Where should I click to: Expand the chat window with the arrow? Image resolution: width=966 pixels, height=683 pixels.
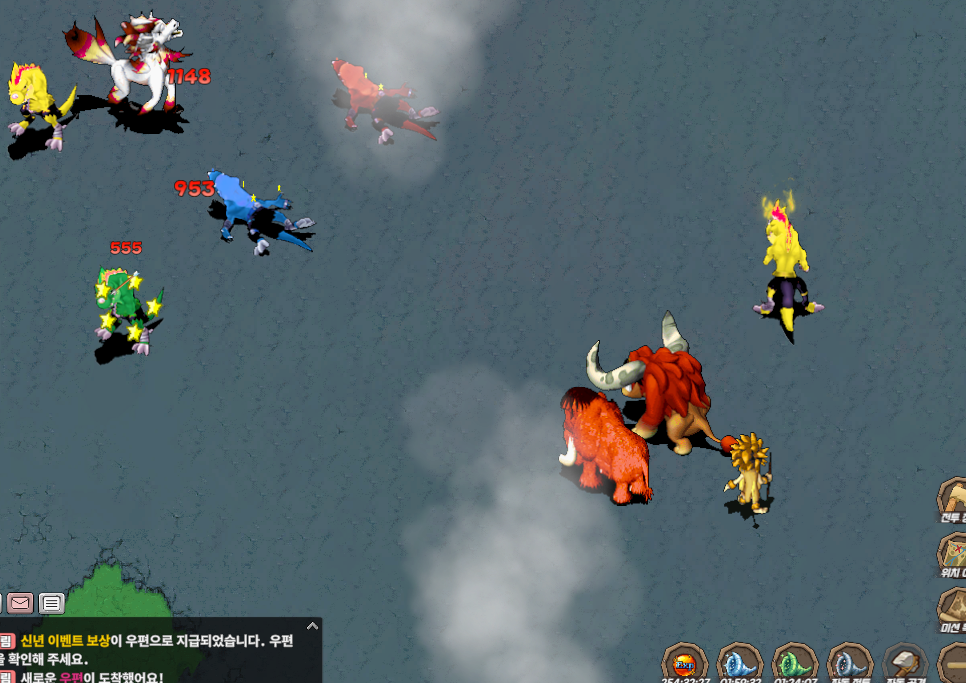pyautogui.click(x=312, y=626)
